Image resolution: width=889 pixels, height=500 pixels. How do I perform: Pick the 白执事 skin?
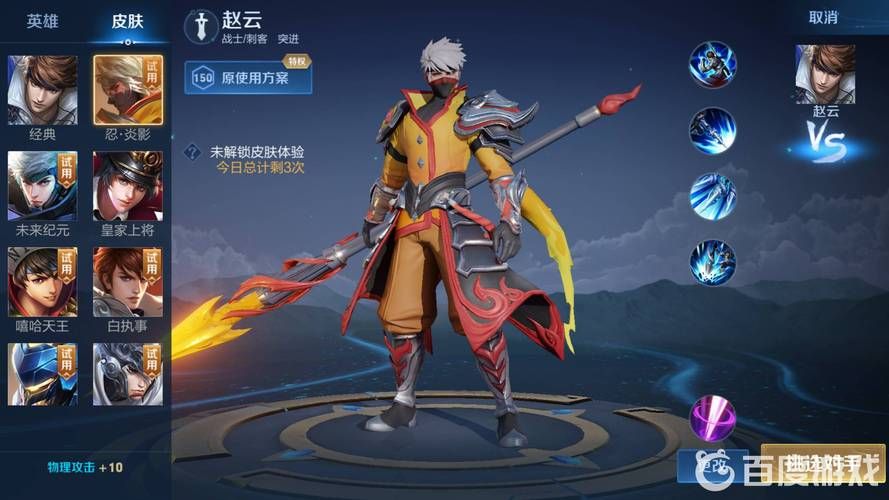pyautogui.click(x=128, y=282)
